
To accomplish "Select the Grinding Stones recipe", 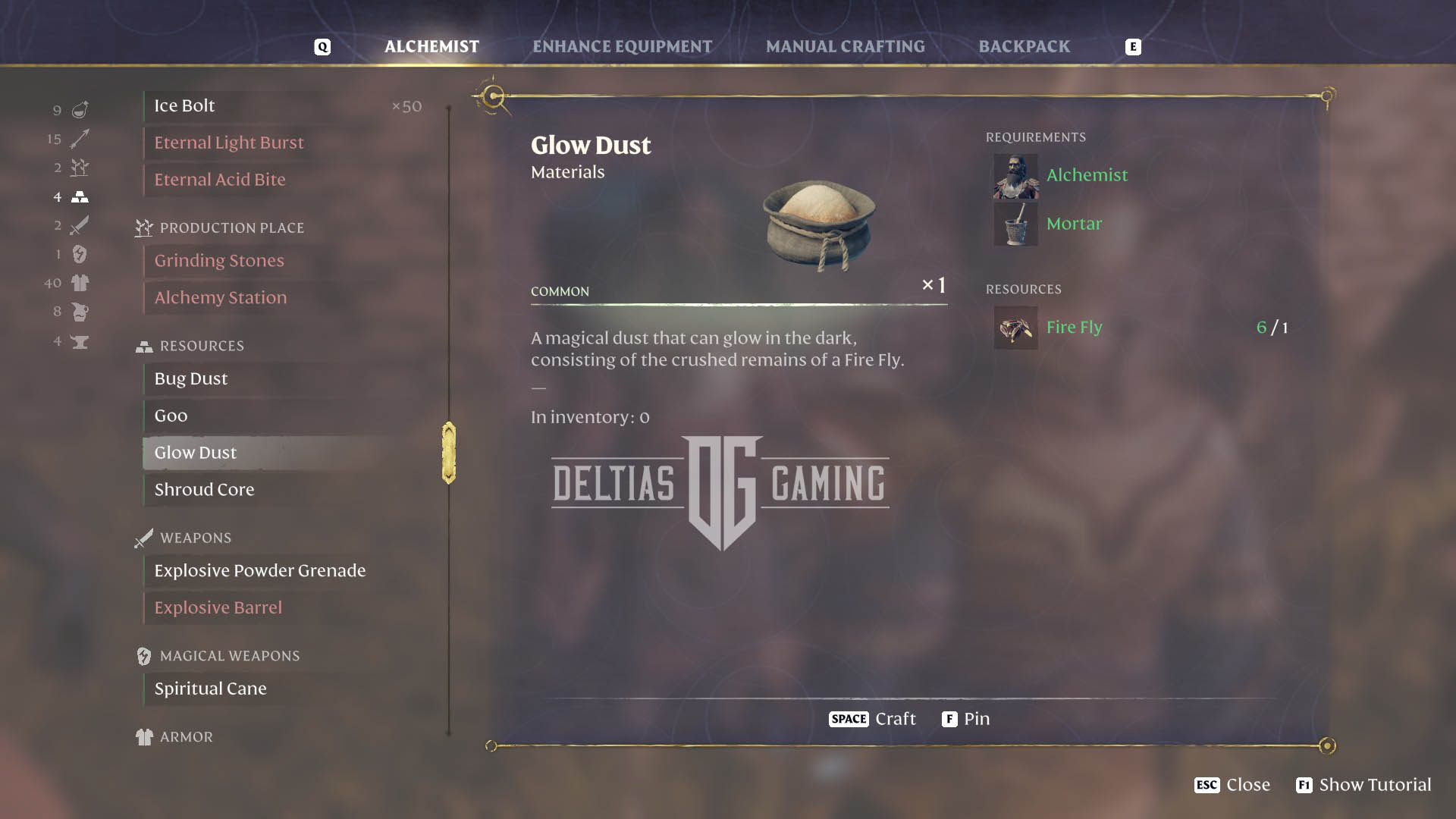I will tap(218, 261).
